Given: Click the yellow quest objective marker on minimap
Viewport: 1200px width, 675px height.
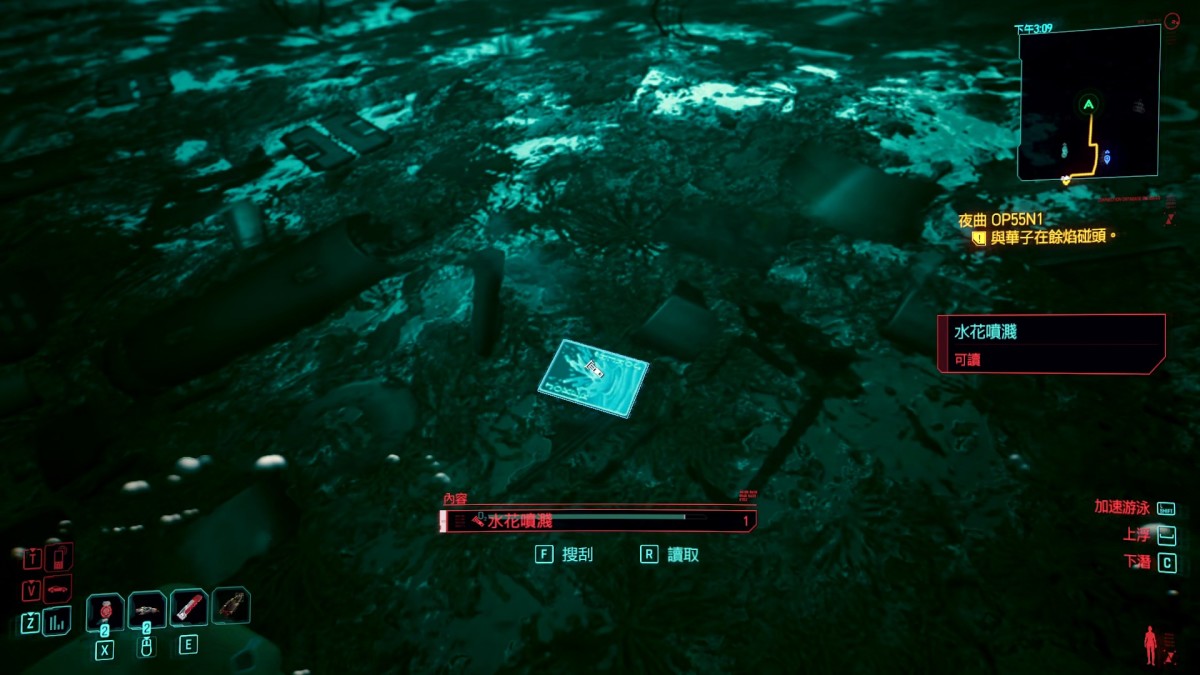Looking at the screenshot, I should [1068, 179].
